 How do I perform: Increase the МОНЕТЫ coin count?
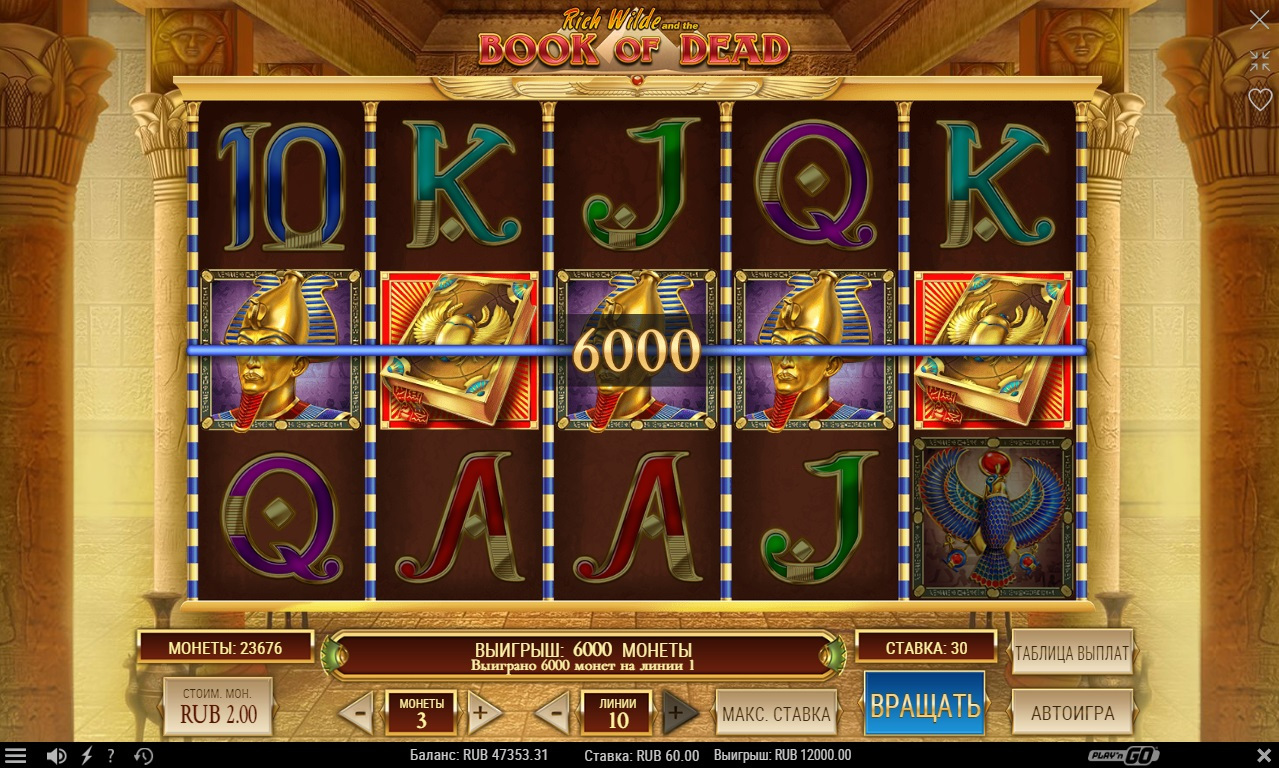(484, 713)
